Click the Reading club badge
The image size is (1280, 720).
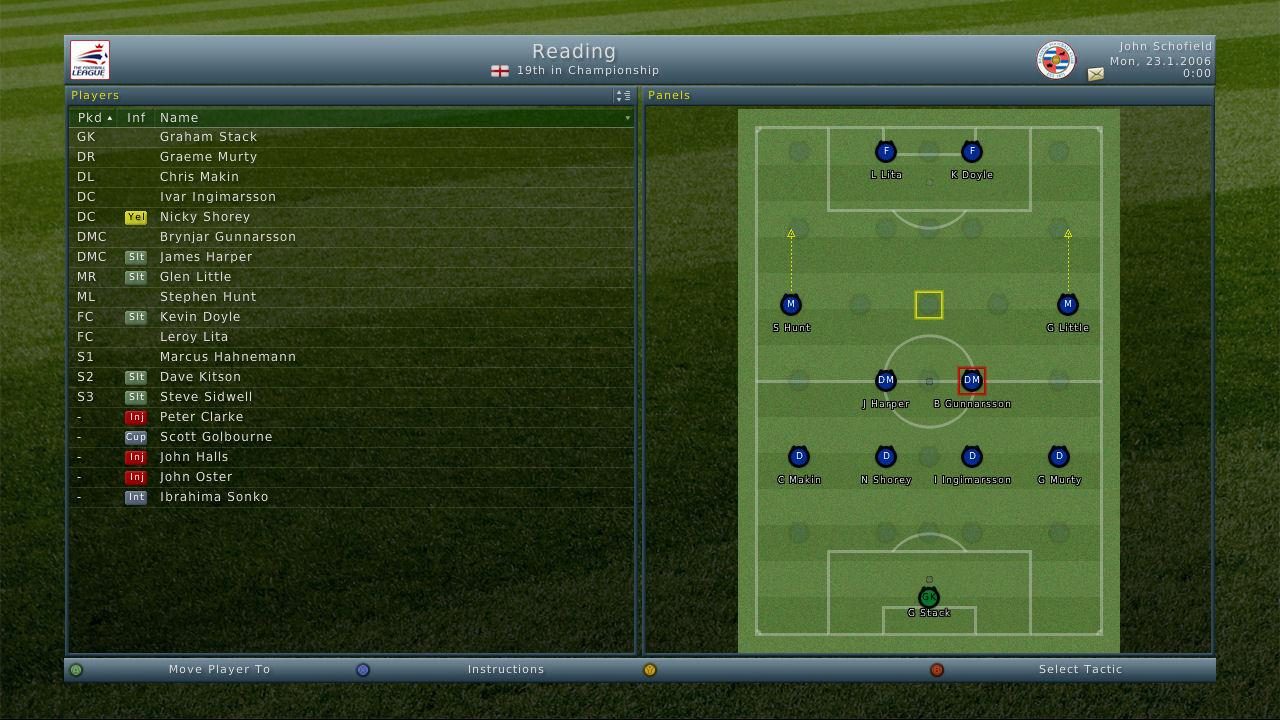1055,61
